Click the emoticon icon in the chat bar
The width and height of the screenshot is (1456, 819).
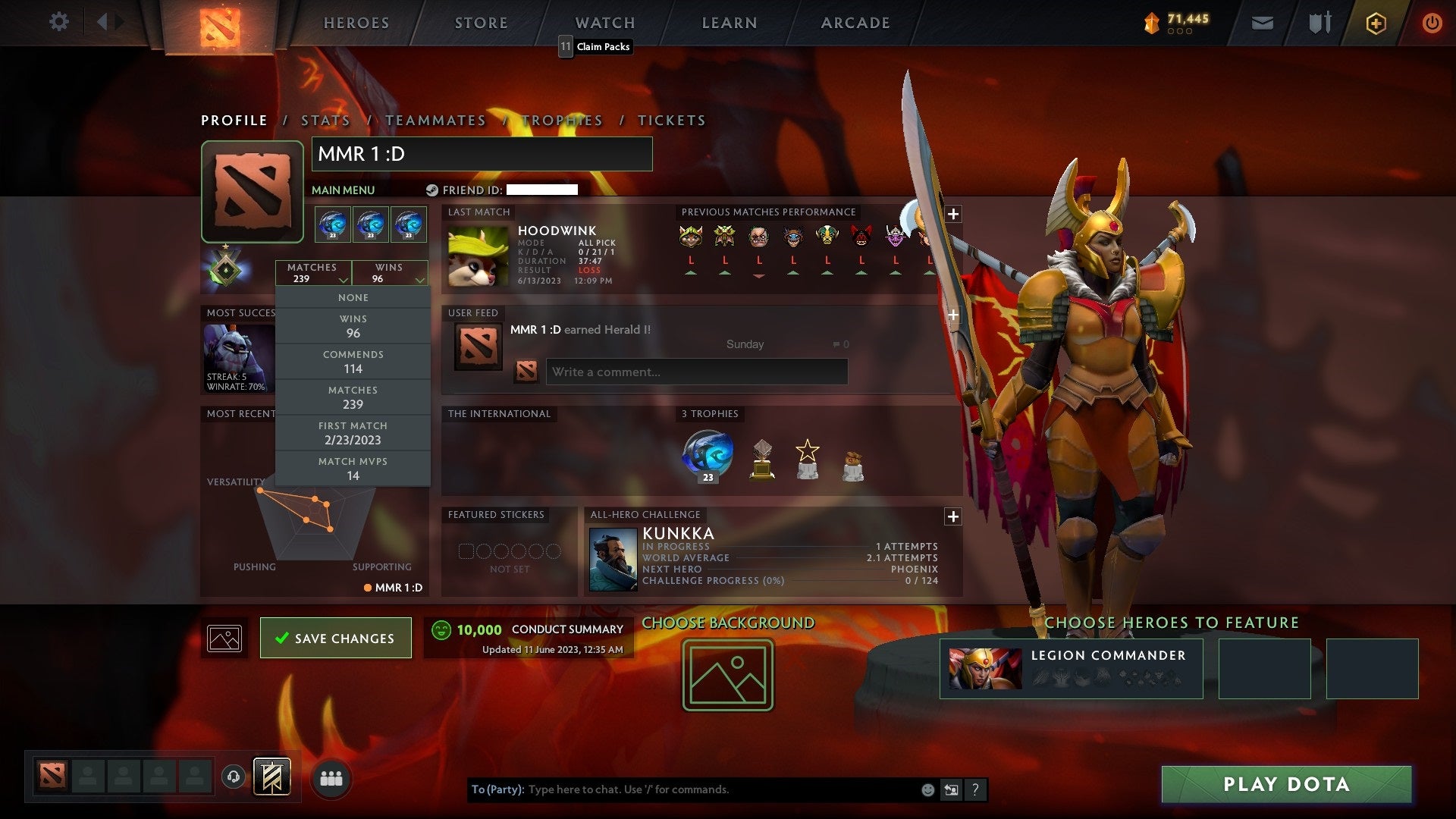click(927, 789)
